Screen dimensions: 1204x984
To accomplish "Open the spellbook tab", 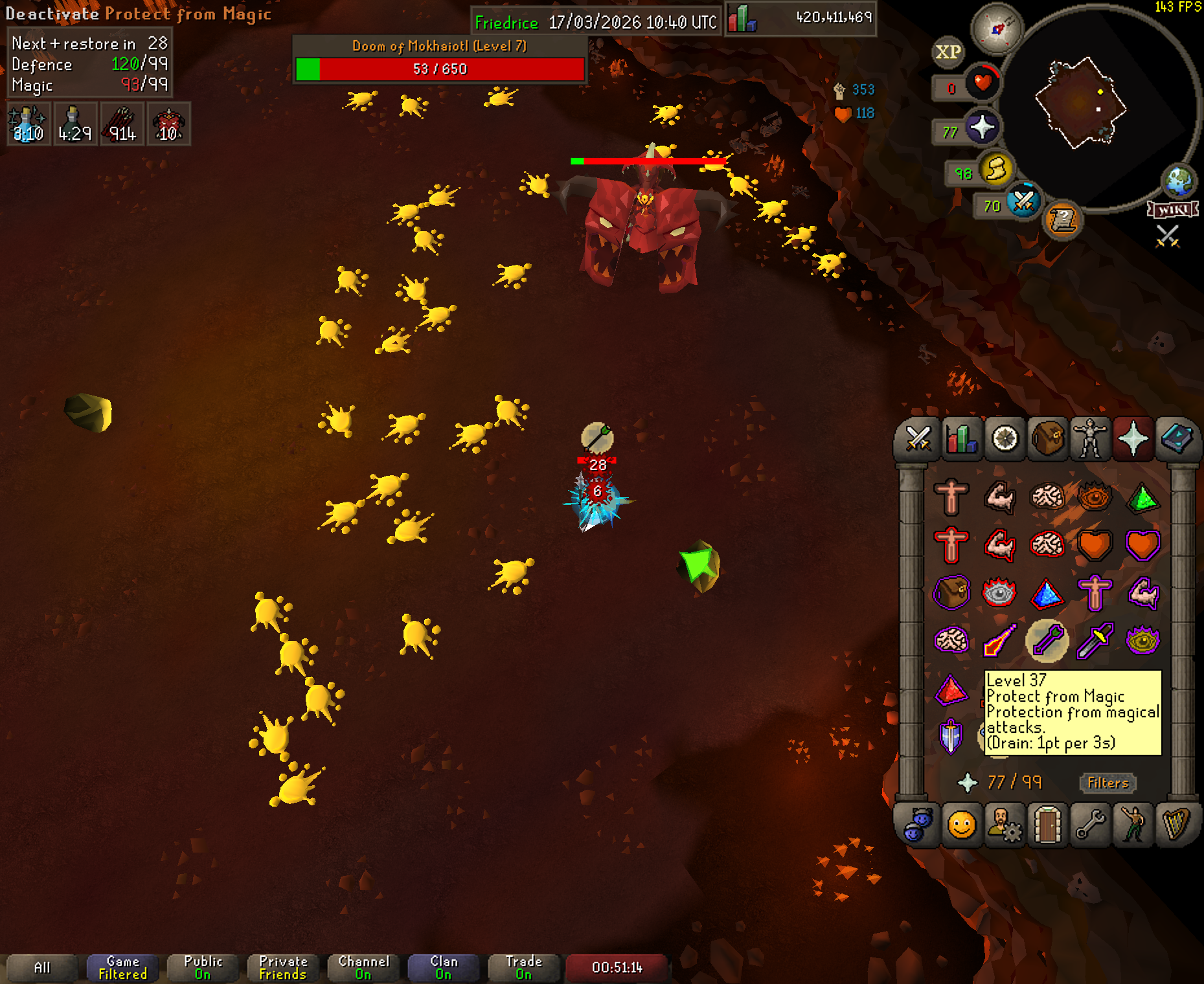I will coord(1177,439).
